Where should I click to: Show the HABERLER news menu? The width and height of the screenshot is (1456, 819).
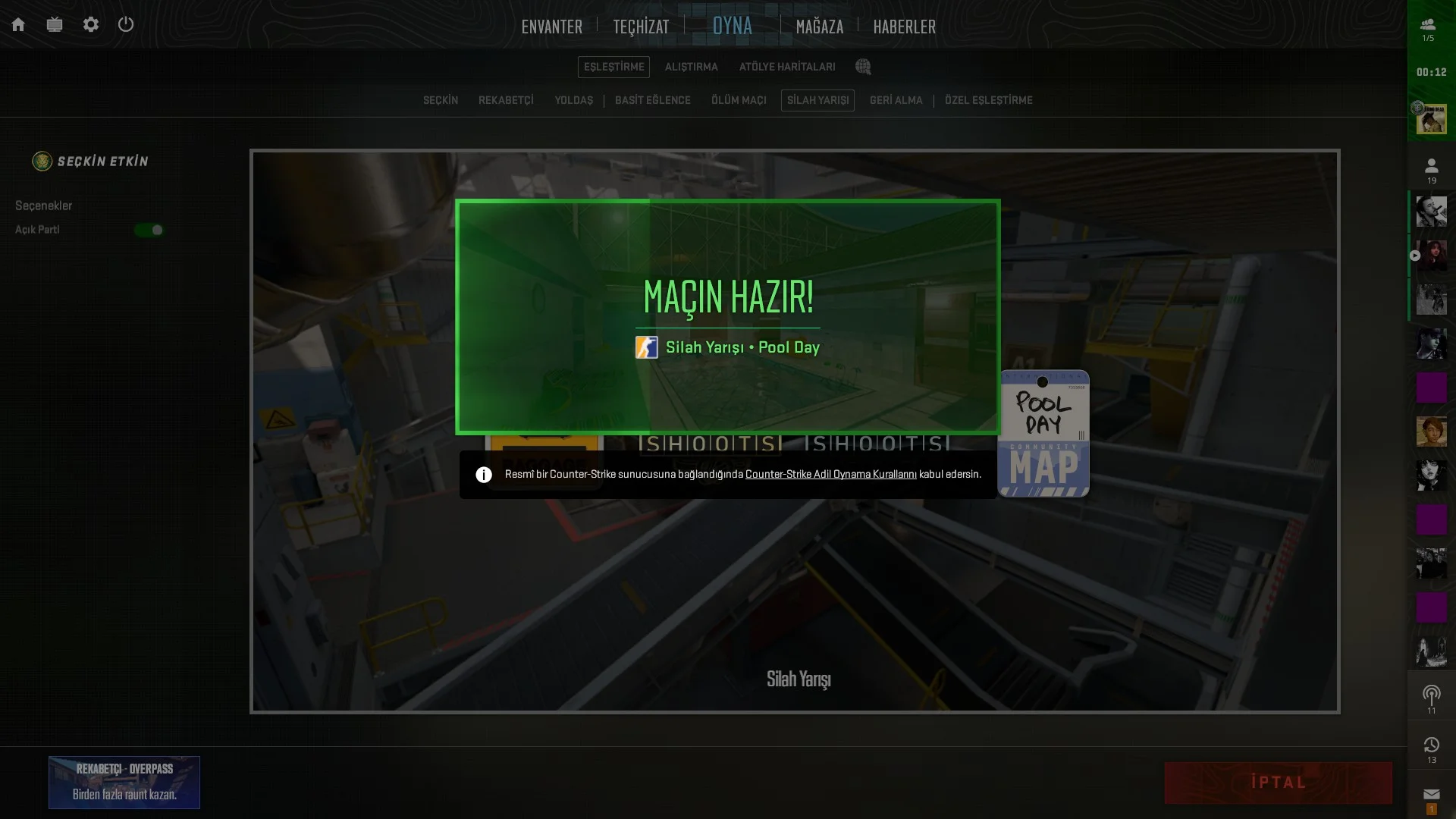coord(904,27)
